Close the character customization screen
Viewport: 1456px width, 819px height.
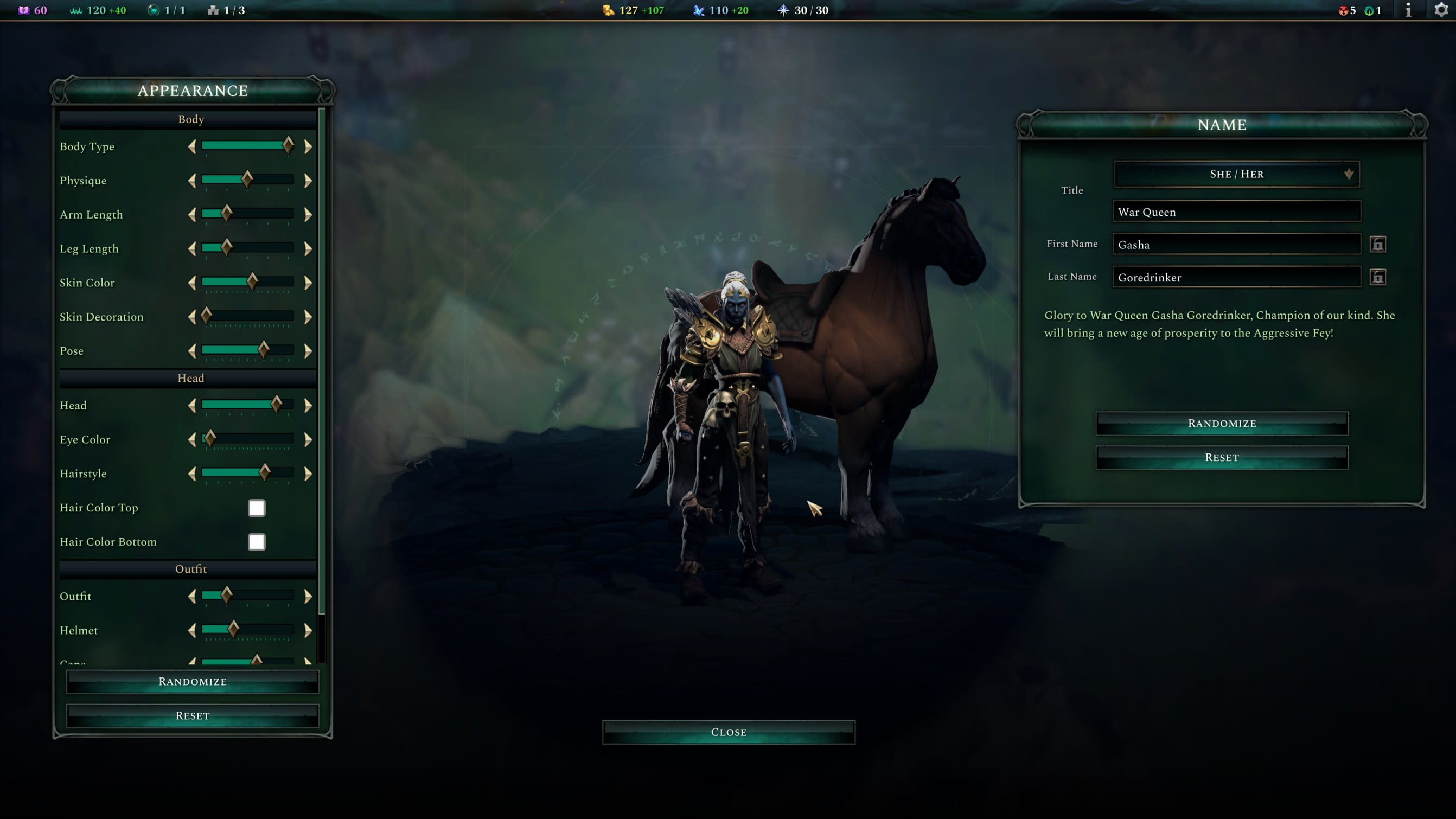point(729,732)
